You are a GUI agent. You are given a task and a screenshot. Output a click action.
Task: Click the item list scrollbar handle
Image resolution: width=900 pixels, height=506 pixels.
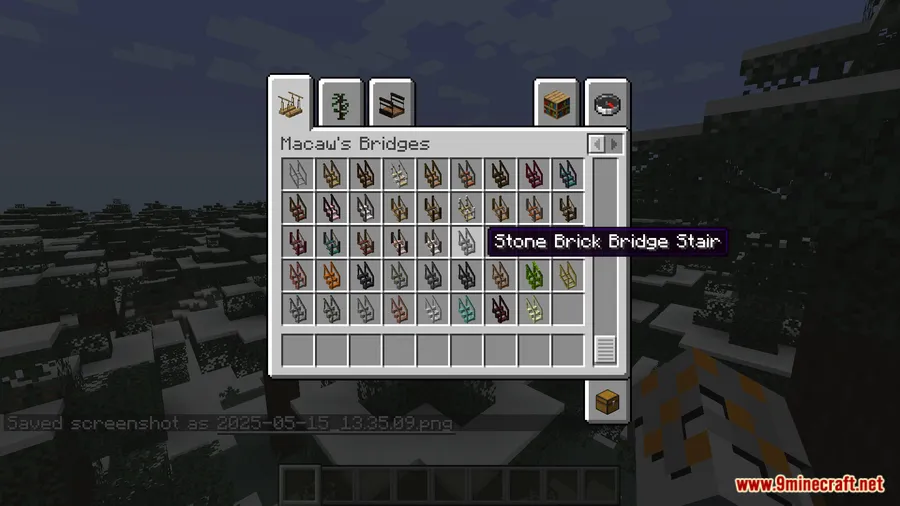point(605,349)
